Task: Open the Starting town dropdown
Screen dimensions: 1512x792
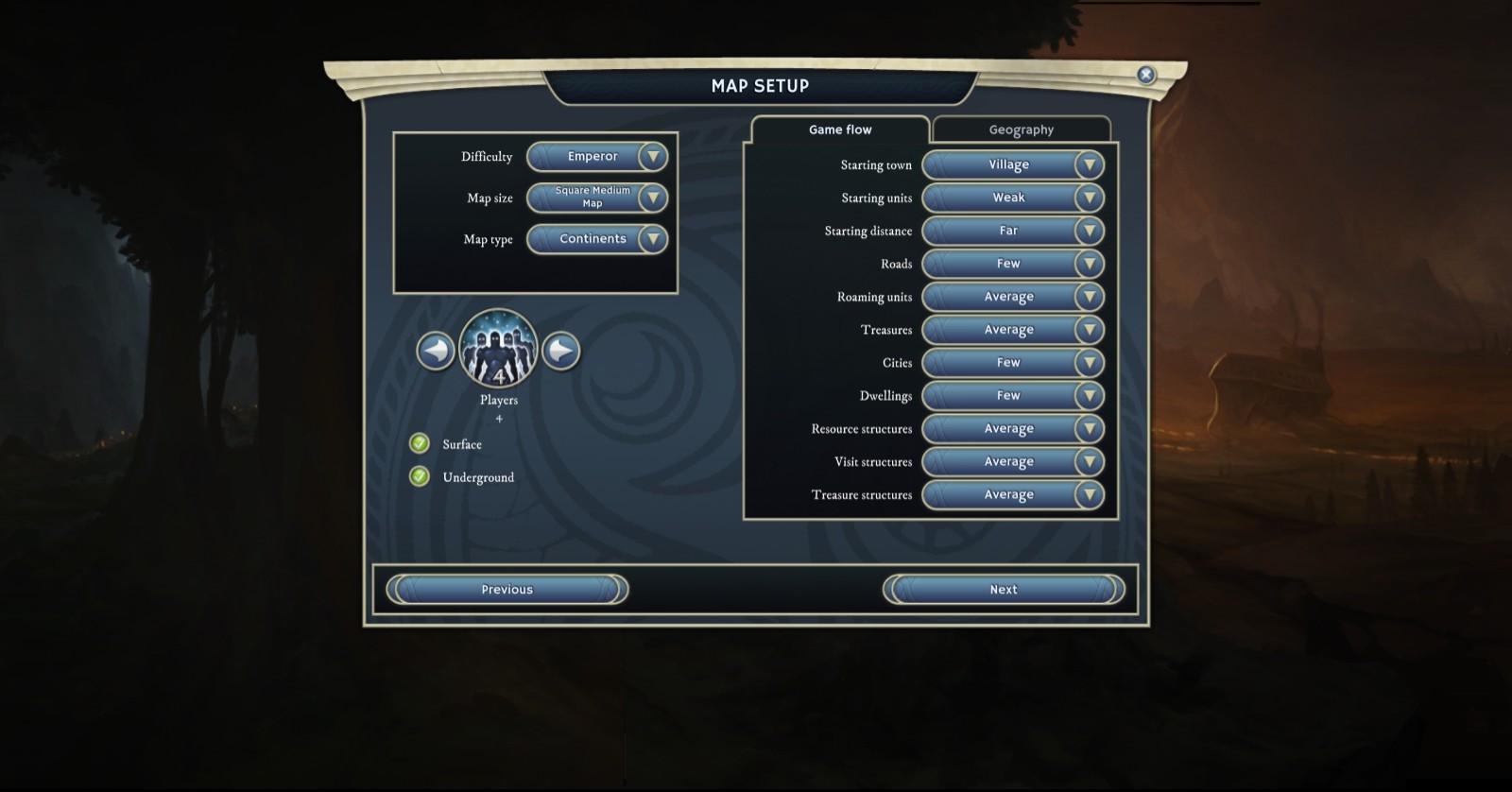Action: pos(1013,164)
